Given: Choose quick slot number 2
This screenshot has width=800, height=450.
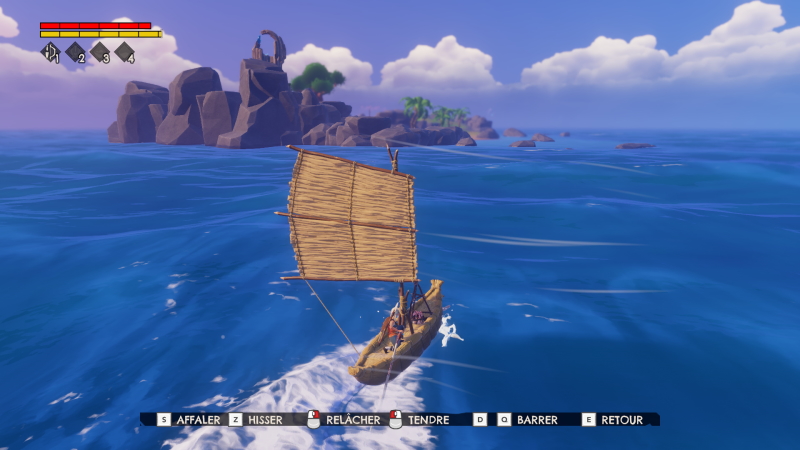Looking at the screenshot, I should (75, 52).
